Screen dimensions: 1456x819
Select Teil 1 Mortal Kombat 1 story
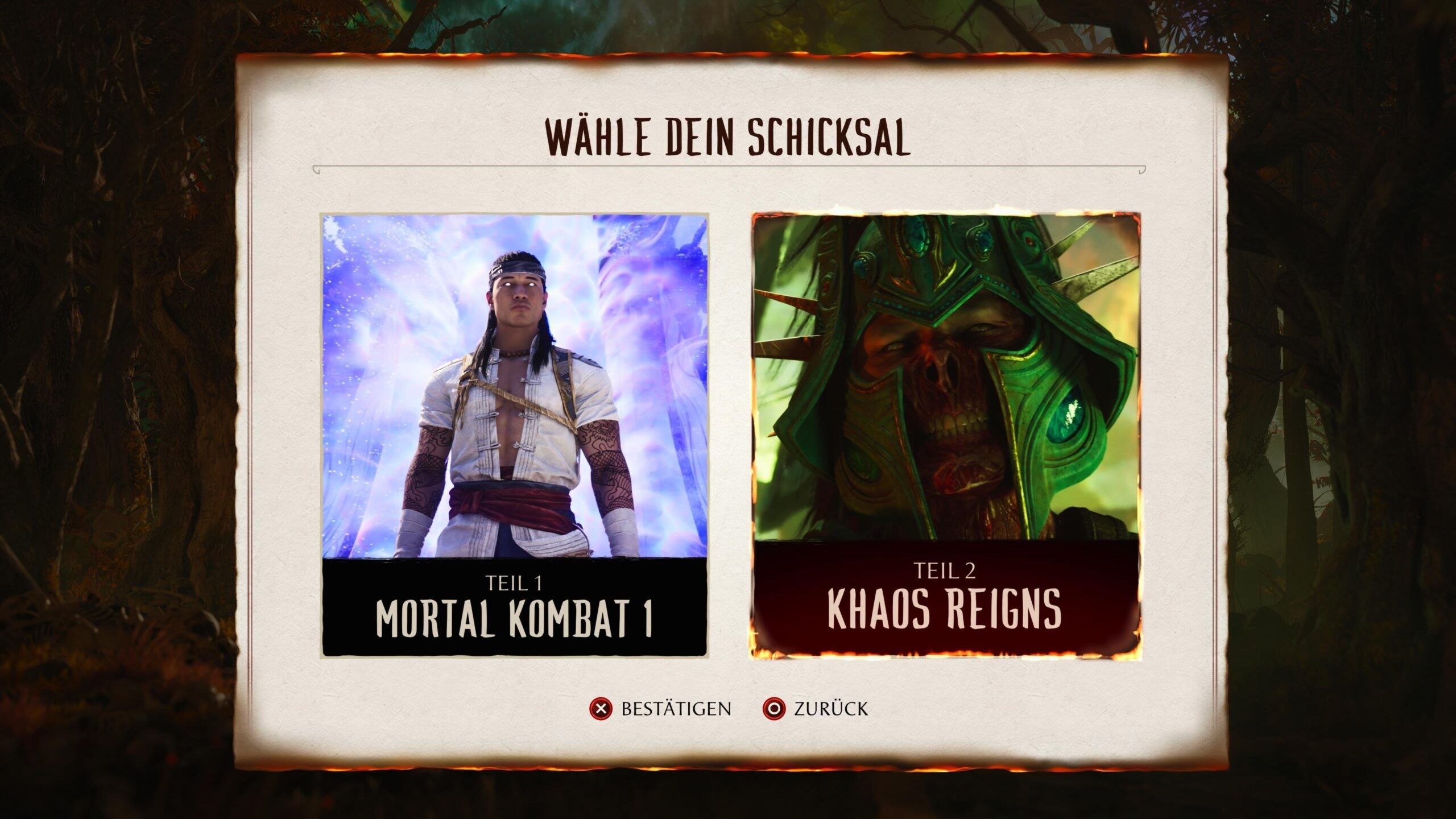tap(514, 436)
